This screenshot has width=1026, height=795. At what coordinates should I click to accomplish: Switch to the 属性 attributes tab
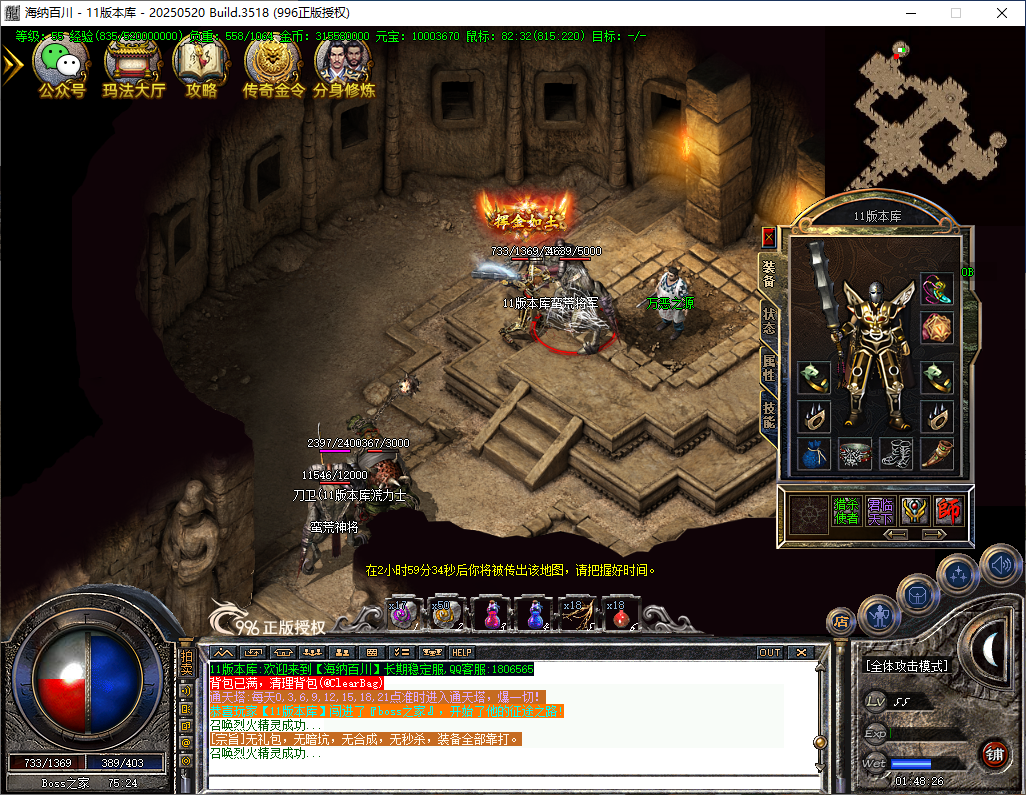tap(768, 368)
